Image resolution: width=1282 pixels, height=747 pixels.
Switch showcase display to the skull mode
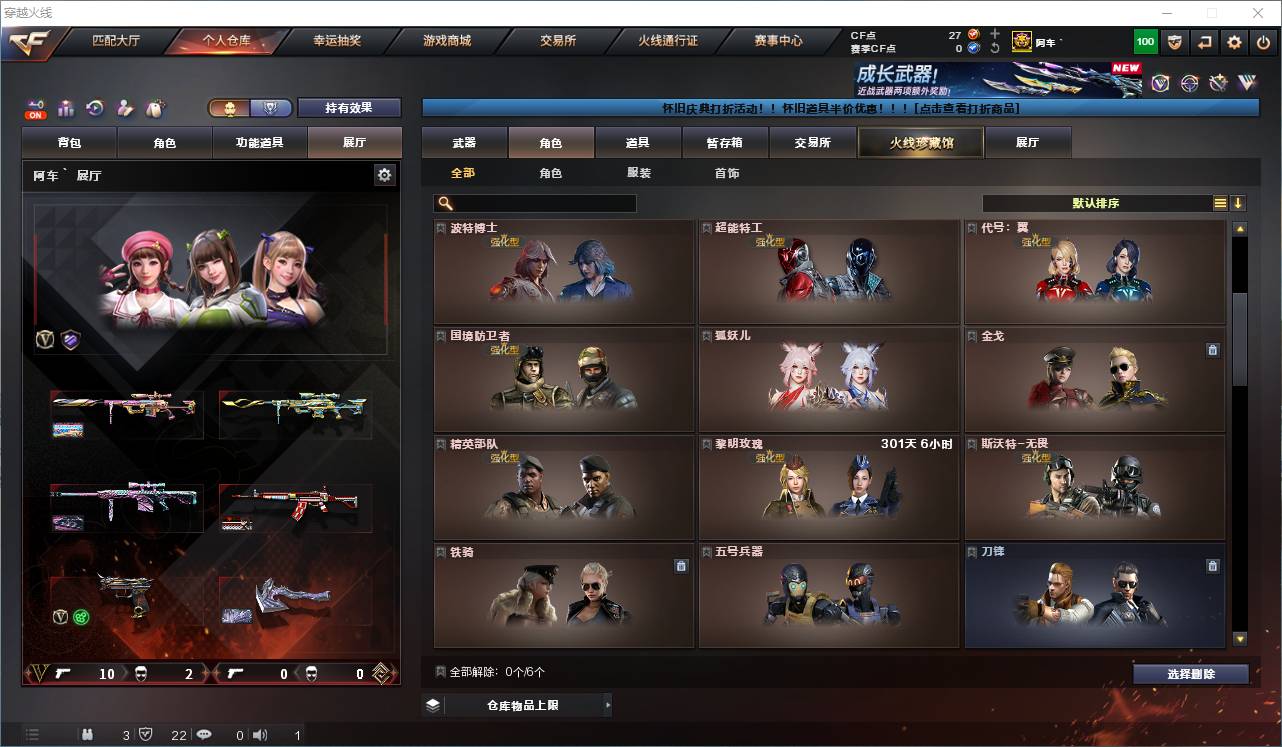click(x=230, y=109)
